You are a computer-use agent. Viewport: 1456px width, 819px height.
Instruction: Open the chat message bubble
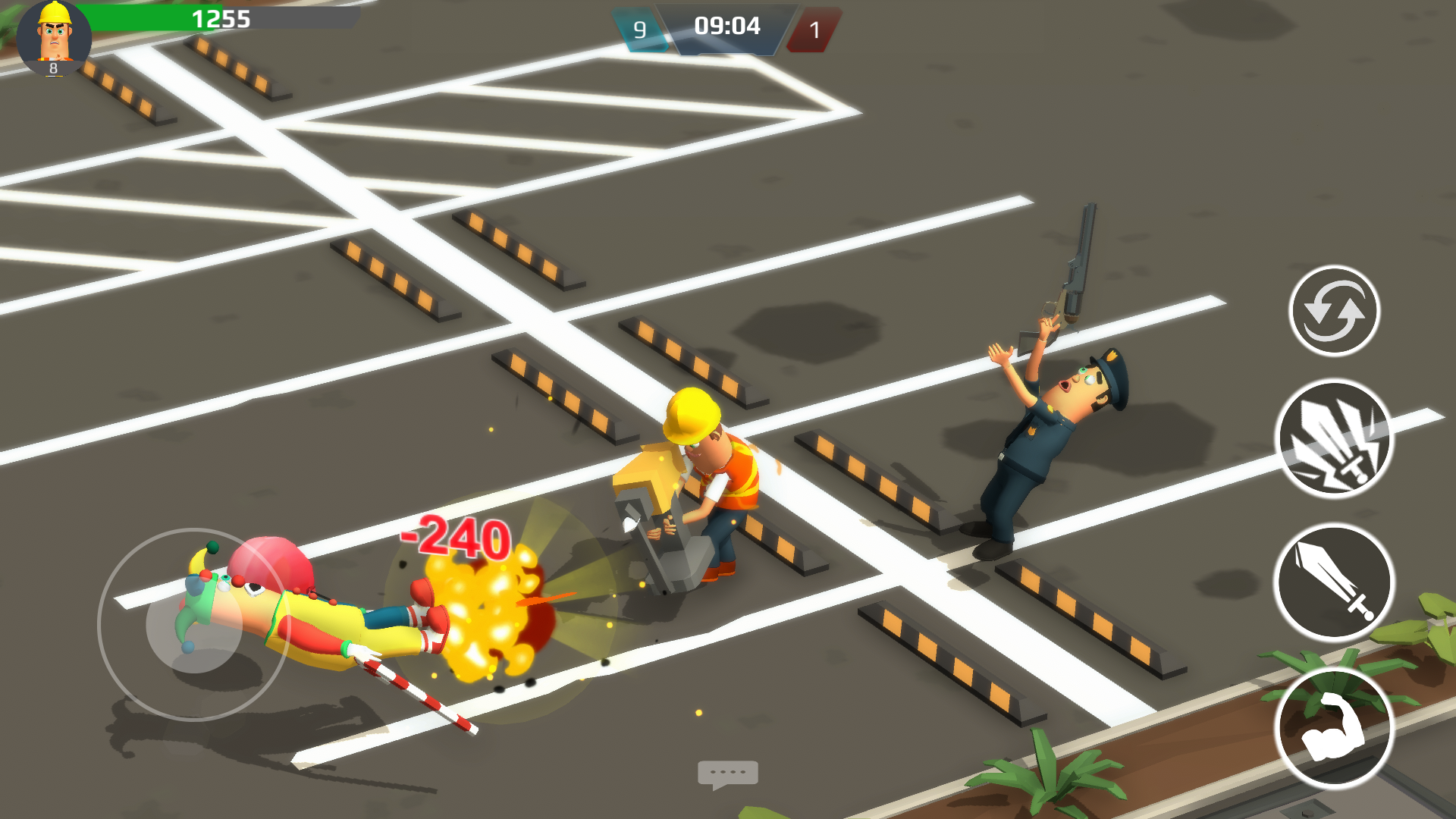click(729, 772)
